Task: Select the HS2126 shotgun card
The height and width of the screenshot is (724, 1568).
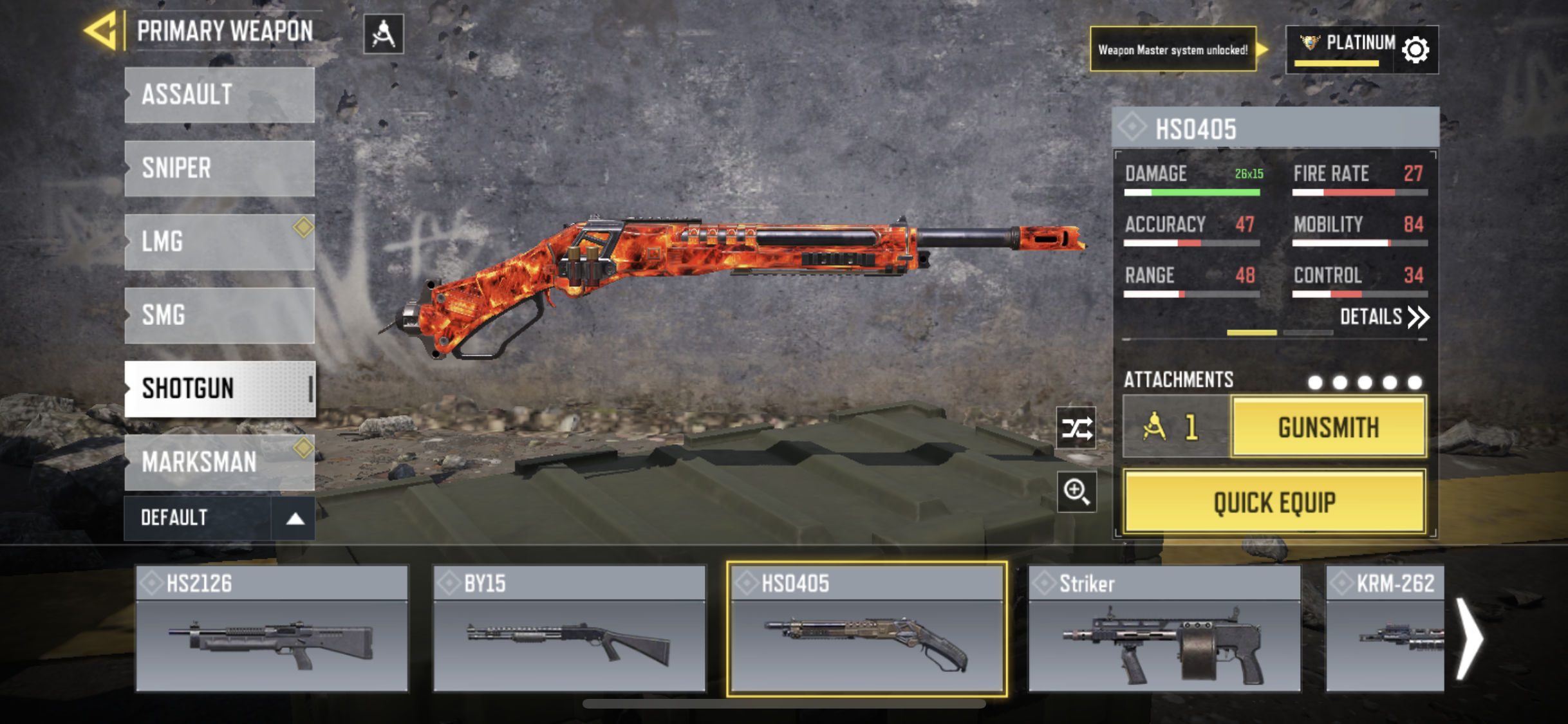Action: pyautogui.click(x=272, y=629)
